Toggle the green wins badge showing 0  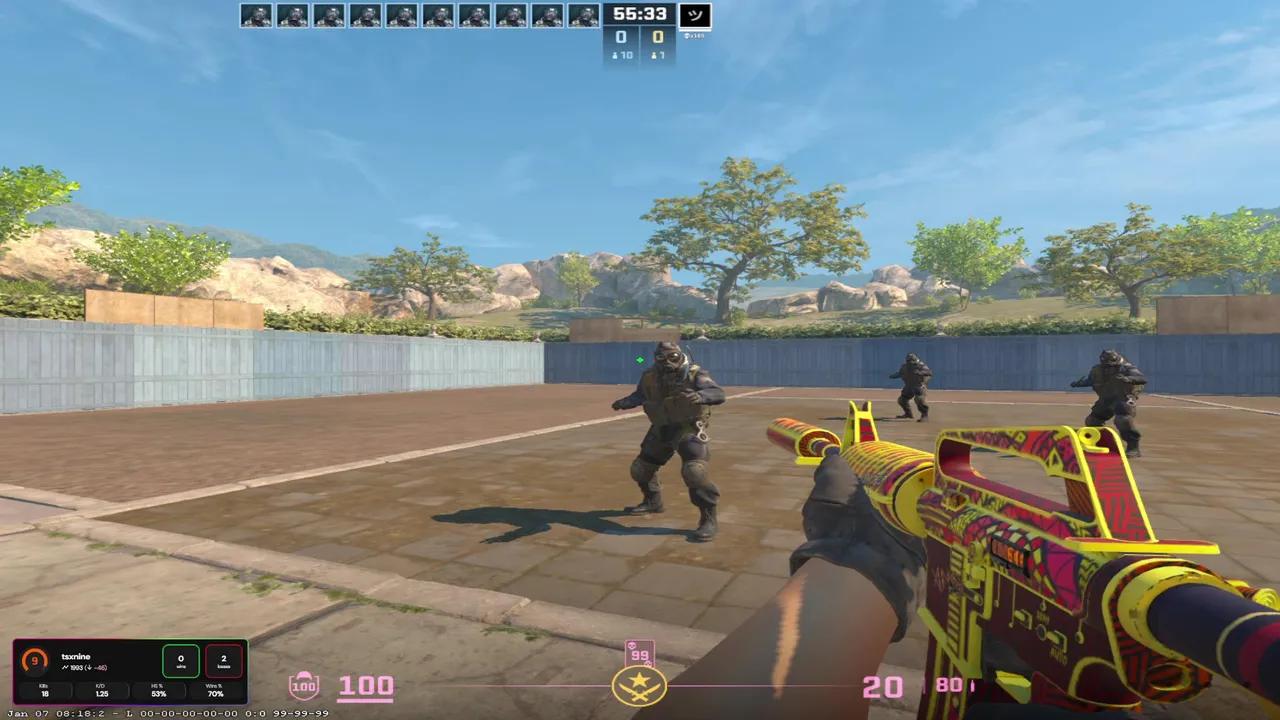(181, 659)
